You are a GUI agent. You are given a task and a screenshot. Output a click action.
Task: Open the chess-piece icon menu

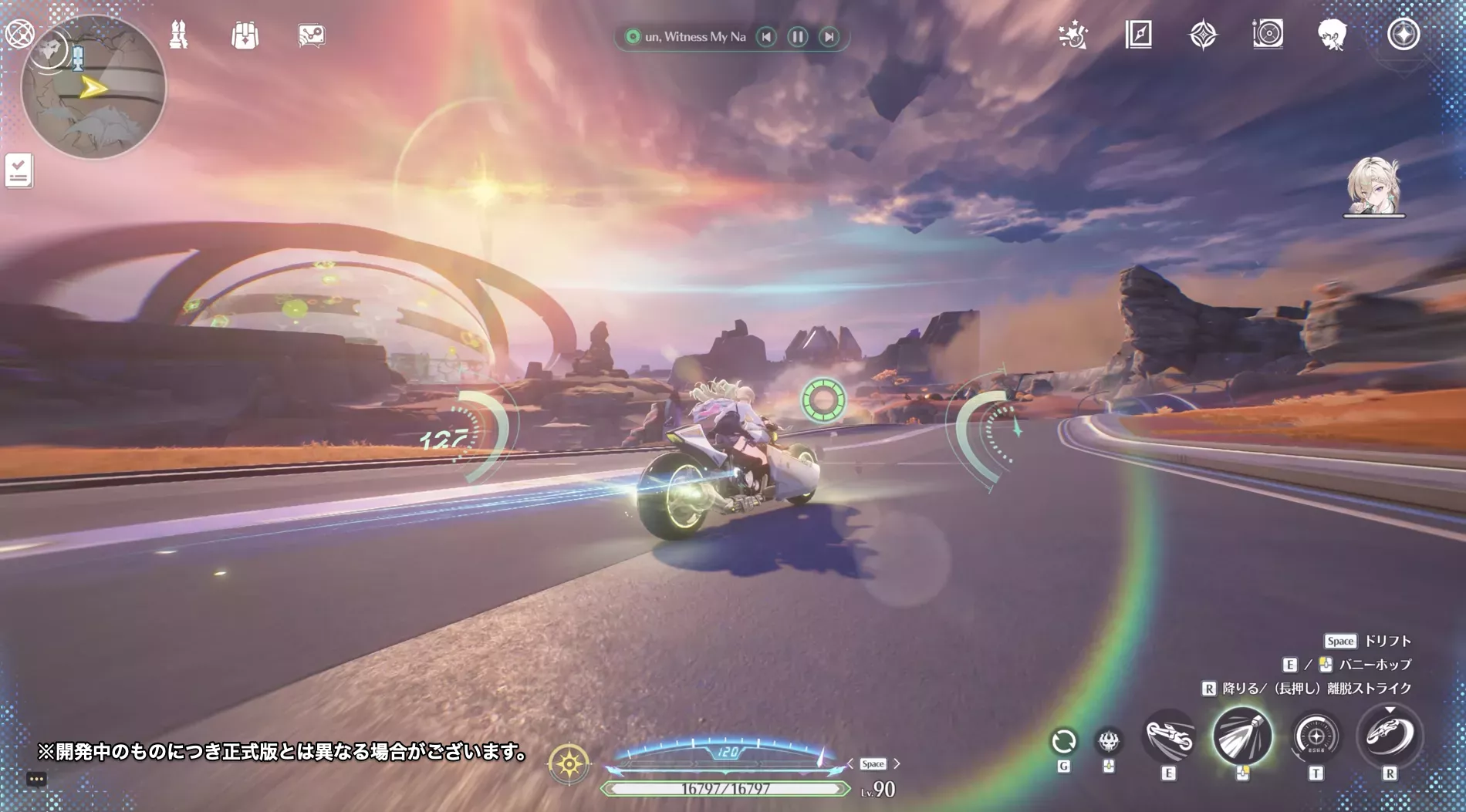pyautogui.click(x=178, y=35)
